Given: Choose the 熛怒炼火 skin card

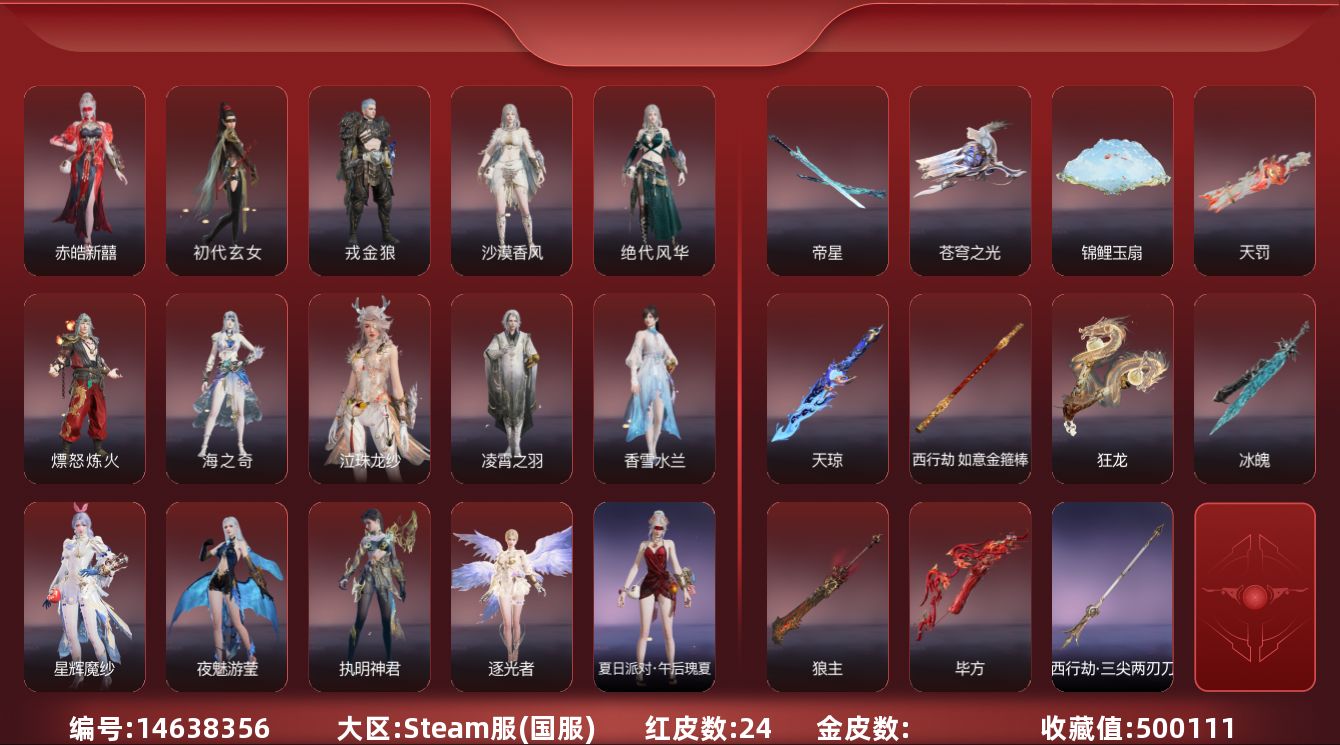Looking at the screenshot, I should (x=85, y=389).
